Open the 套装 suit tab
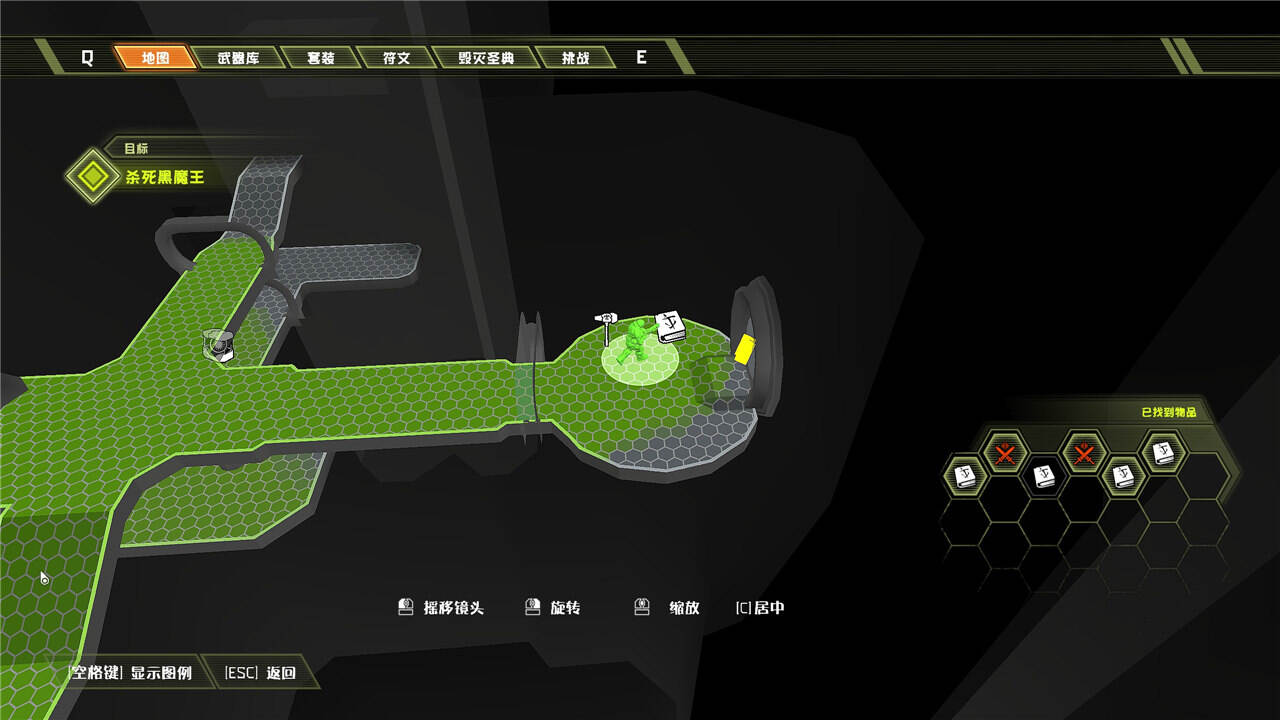Image resolution: width=1280 pixels, height=720 pixels. click(x=320, y=58)
